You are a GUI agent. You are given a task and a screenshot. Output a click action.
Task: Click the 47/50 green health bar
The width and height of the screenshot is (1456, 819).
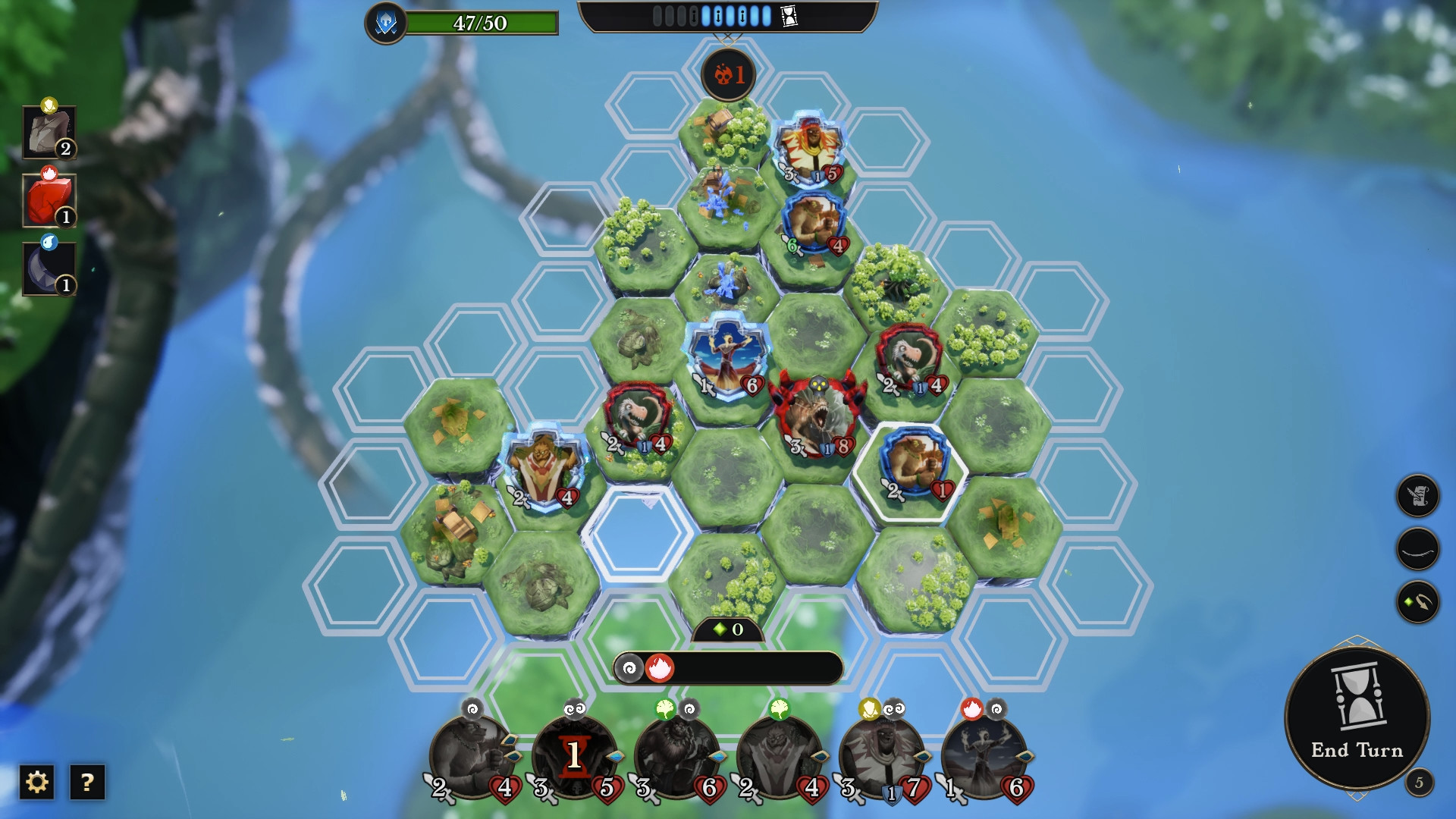click(x=480, y=24)
